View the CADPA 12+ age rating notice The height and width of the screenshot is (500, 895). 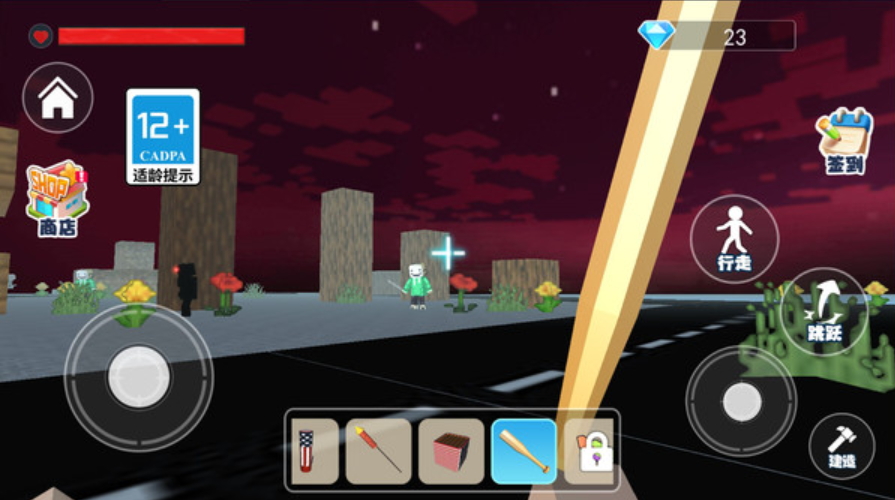pyautogui.click(x=163, y=136)
